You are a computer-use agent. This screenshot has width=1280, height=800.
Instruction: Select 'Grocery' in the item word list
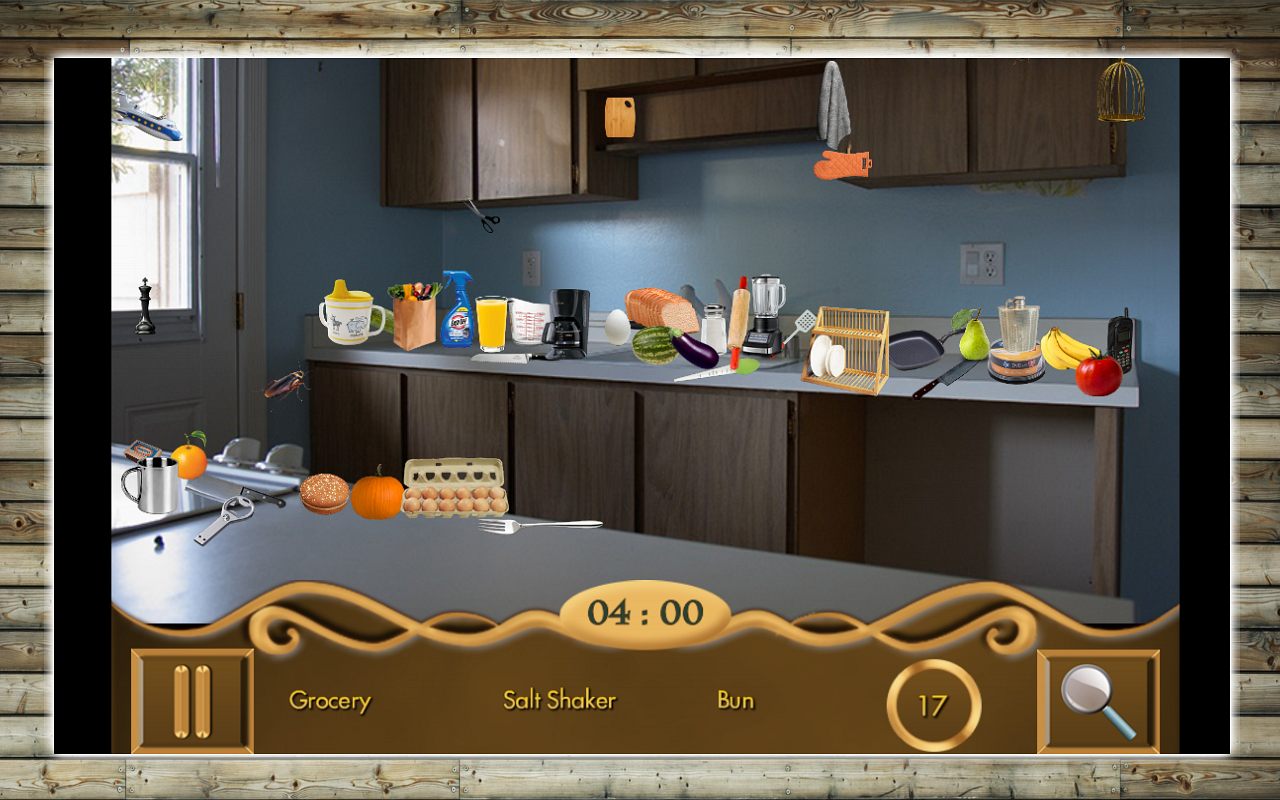pos(330,701)
